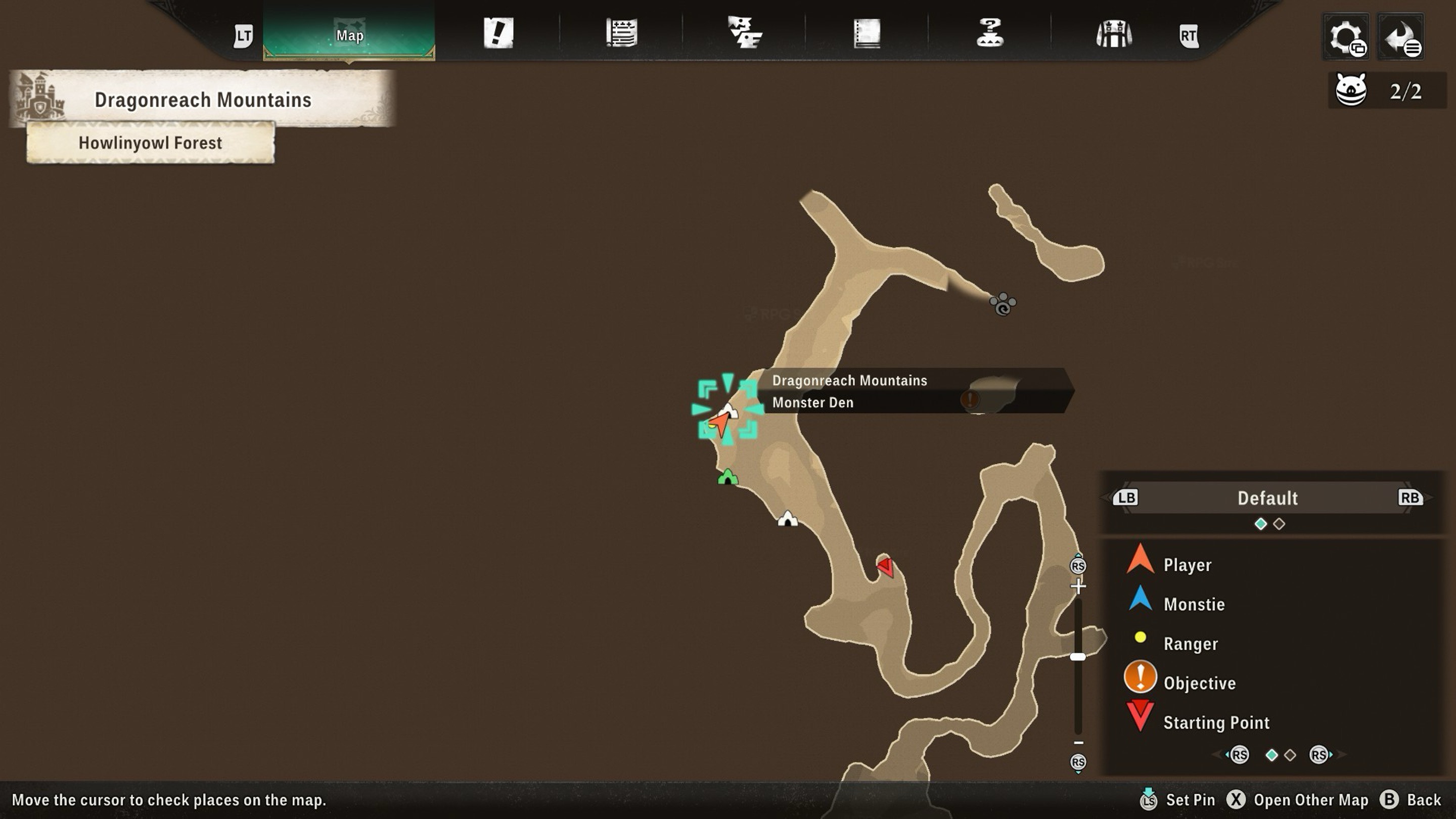Select the green den marker on map
Screen dimensions: 1456x819
[x=727, y=477]
